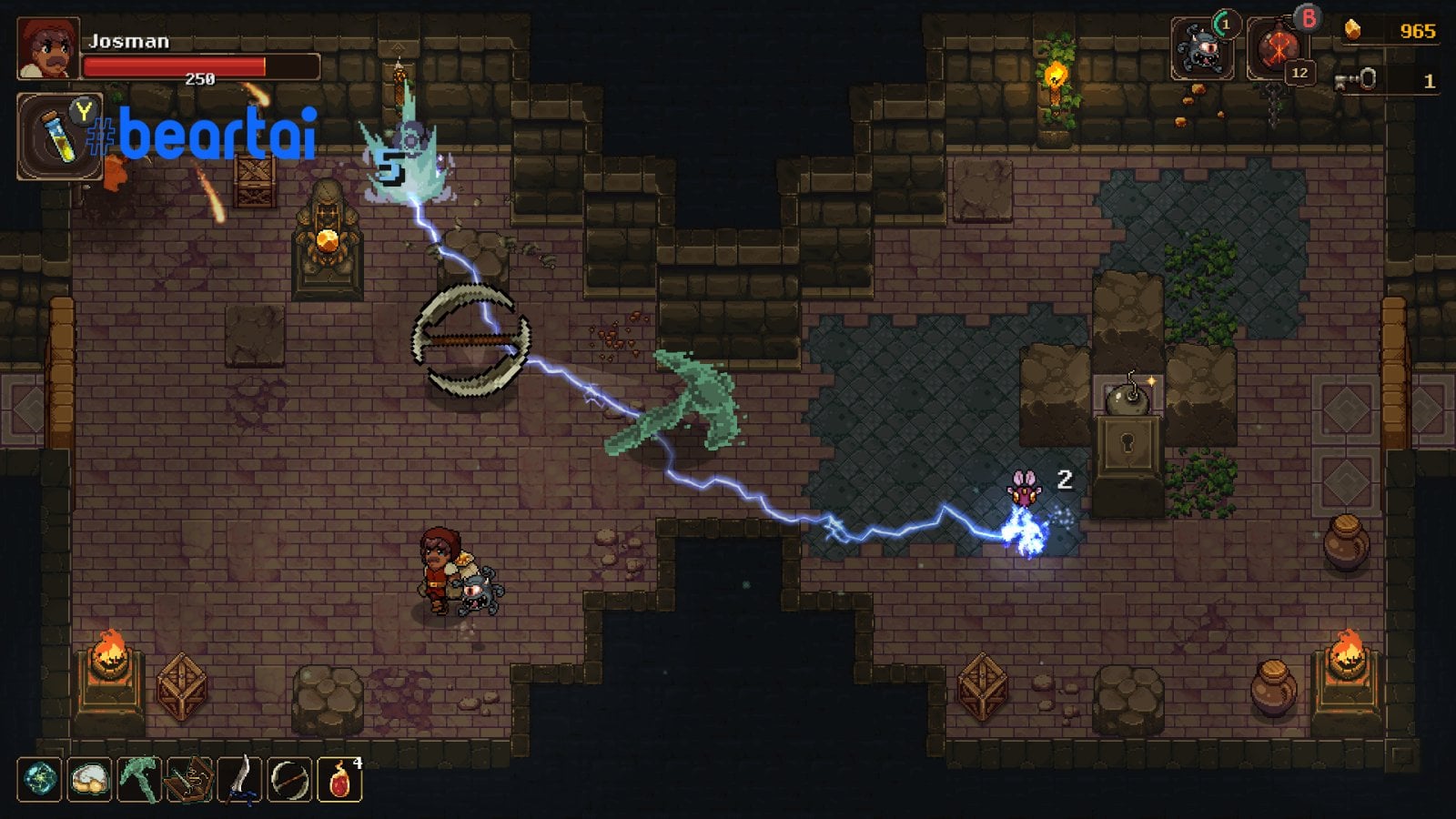The height and width of the screenshot is (819, 1456).
Task: Click the red flame relic with count 4
Action: pos(339,780)
